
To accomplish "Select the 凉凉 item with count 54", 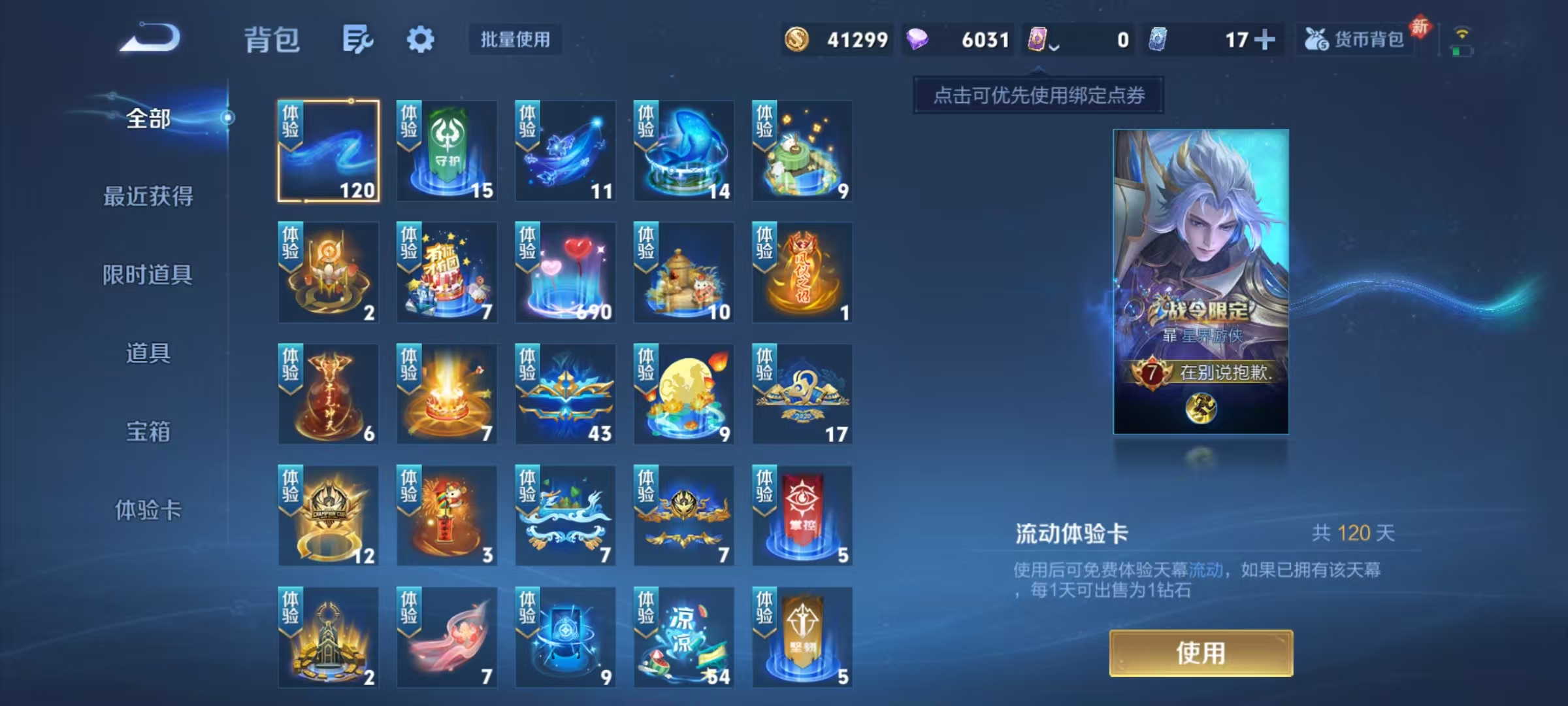I will coord(683,637).
